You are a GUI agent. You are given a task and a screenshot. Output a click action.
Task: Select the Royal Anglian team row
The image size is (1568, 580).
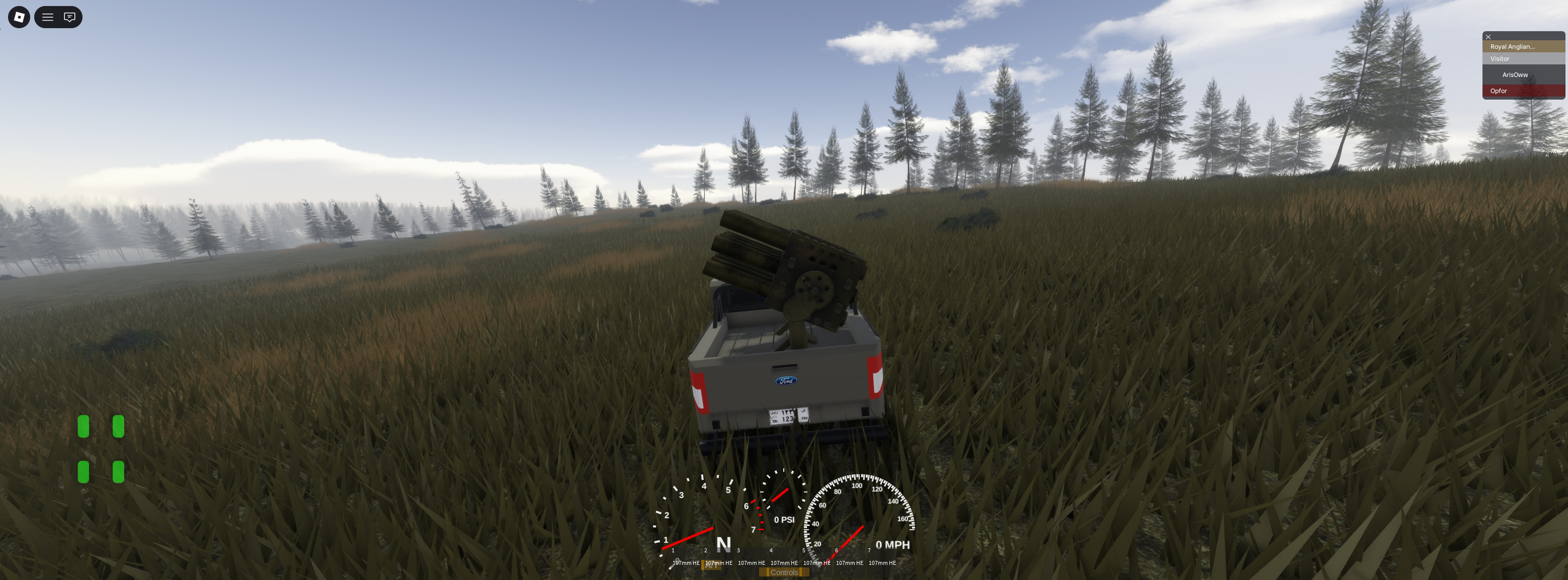click(x=1523, y=46)
